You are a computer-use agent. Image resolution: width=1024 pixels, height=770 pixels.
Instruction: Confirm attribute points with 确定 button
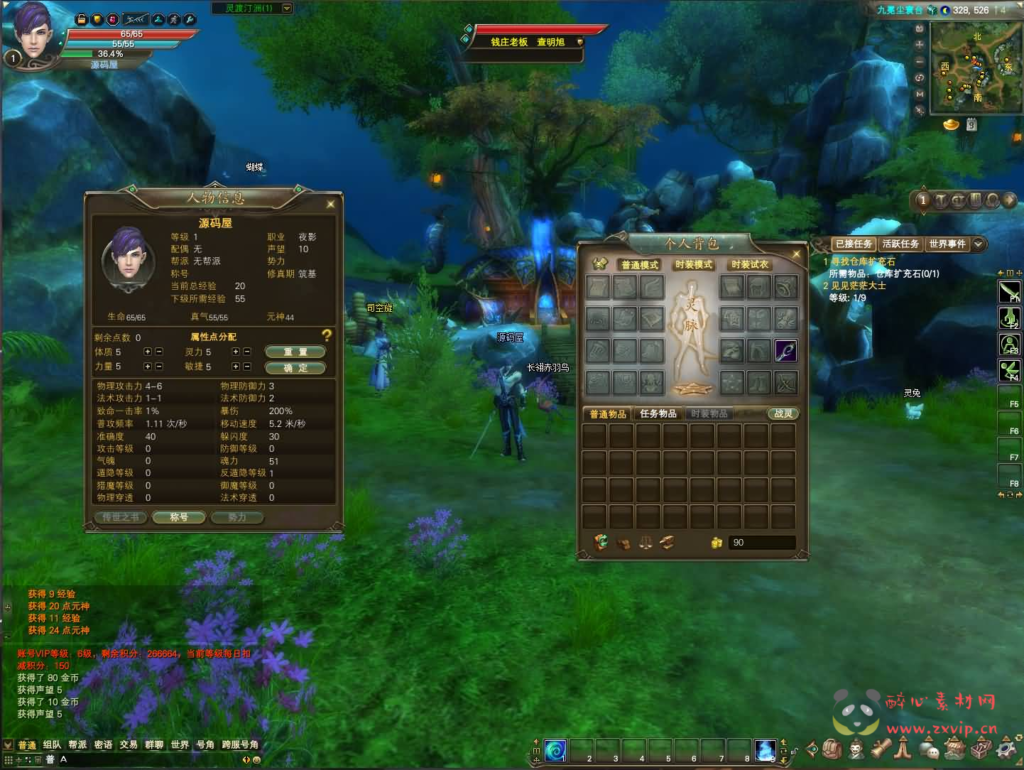click(295, 368)
